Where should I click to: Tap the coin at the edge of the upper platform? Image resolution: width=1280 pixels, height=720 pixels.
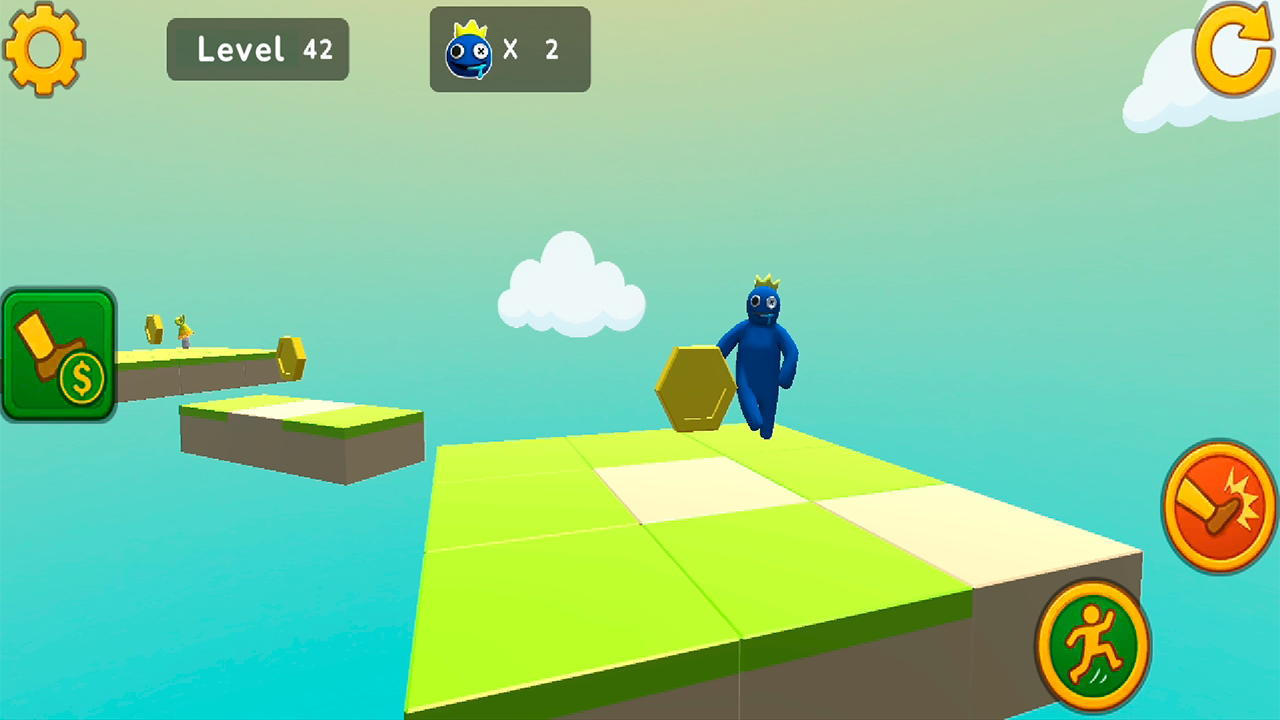(291, 358)
